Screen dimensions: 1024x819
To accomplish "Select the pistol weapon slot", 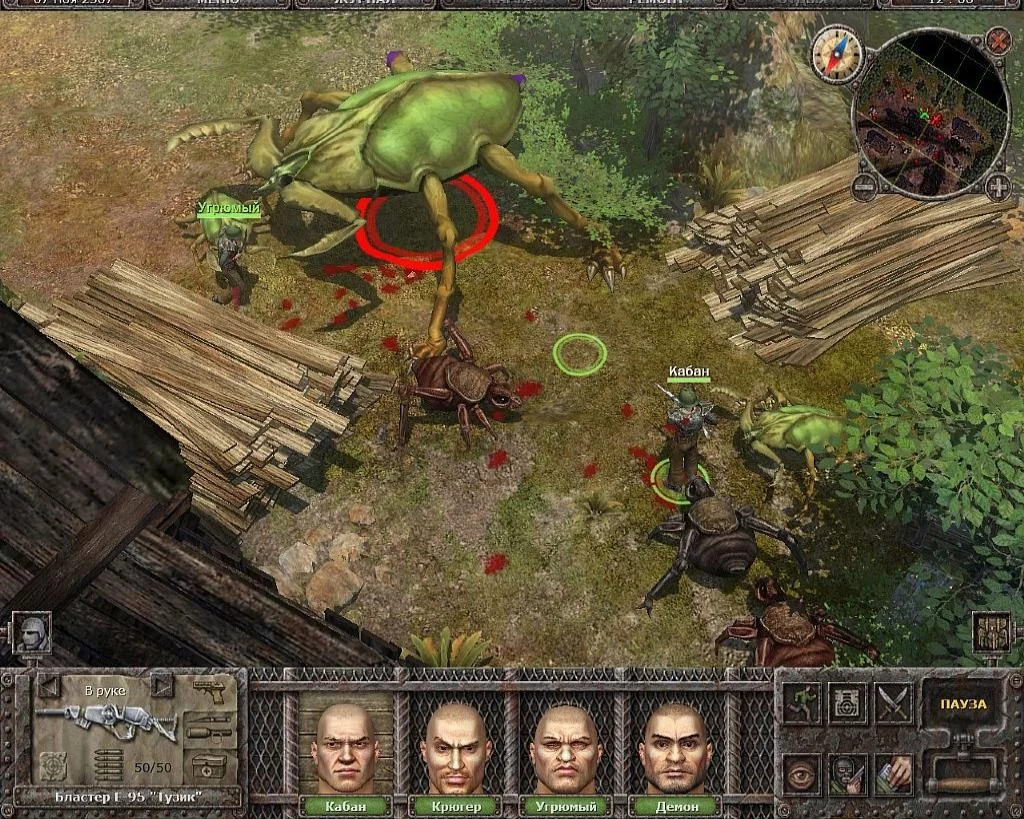I will (x=211, y=692).
